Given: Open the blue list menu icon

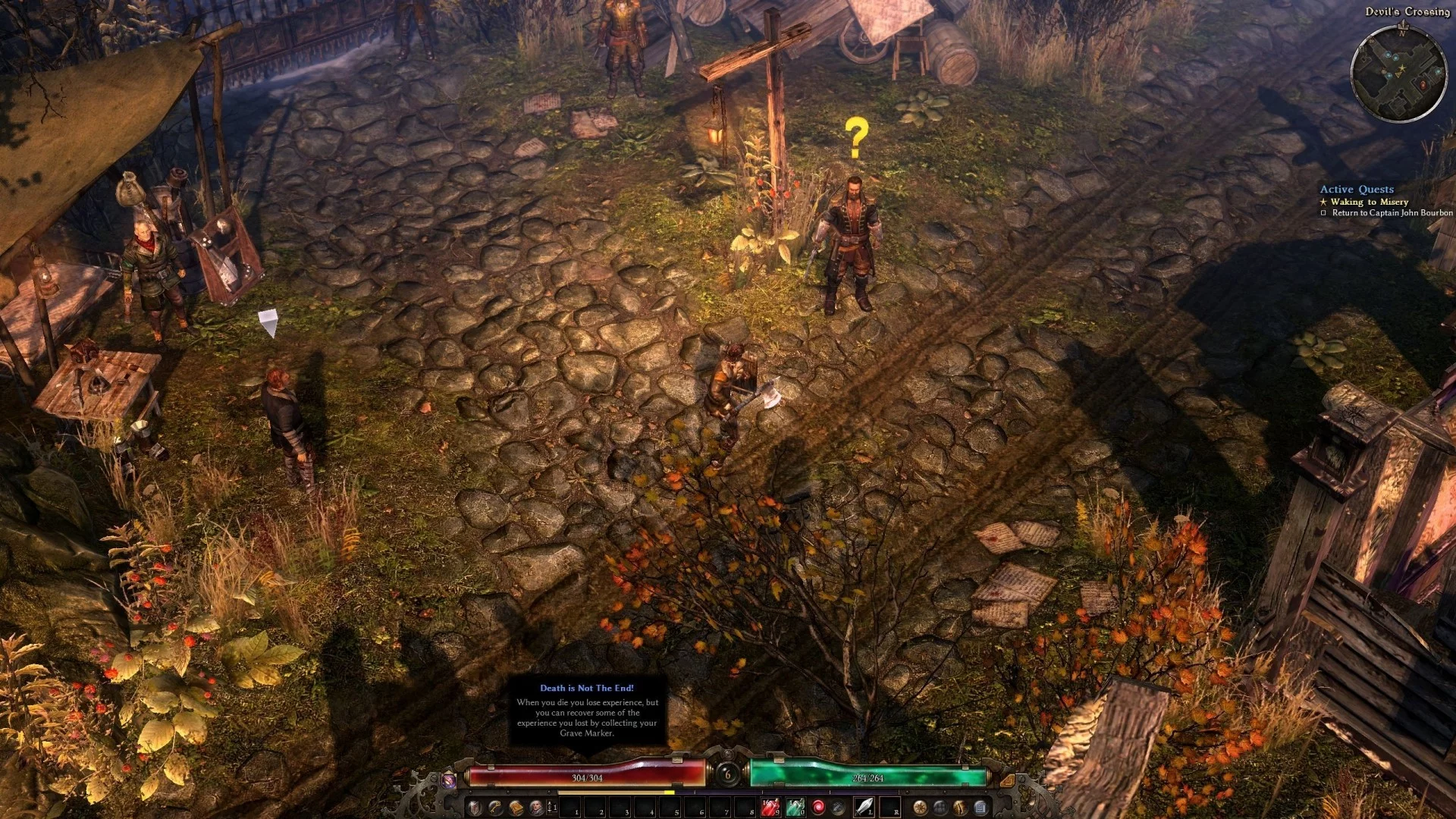Looking at the screenshot, I should pyautogui.click(x=980, y=807).
